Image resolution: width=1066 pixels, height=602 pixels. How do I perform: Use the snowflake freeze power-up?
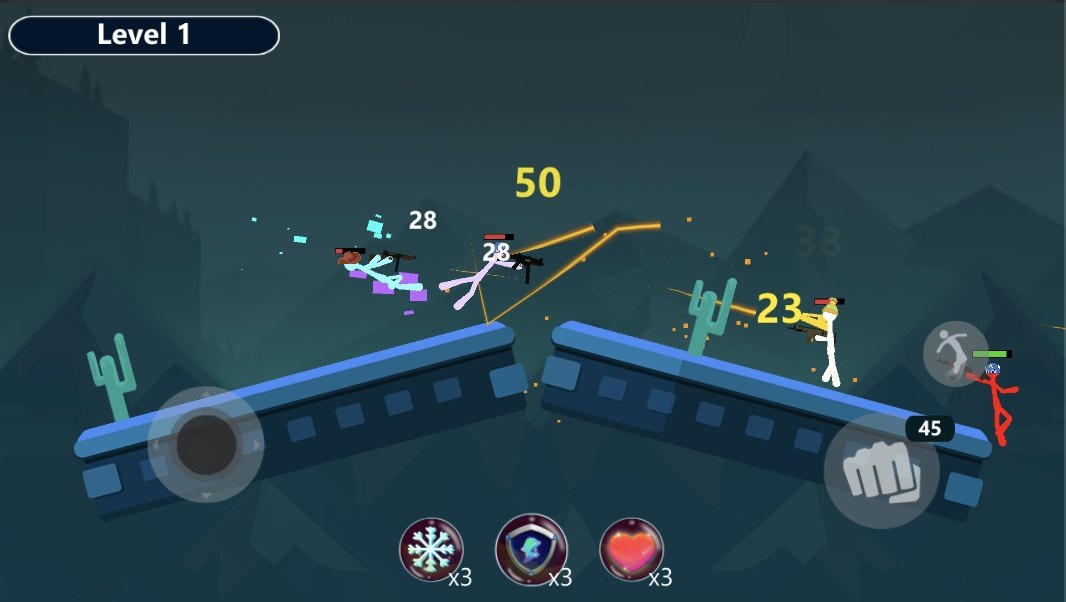[431, 549]
